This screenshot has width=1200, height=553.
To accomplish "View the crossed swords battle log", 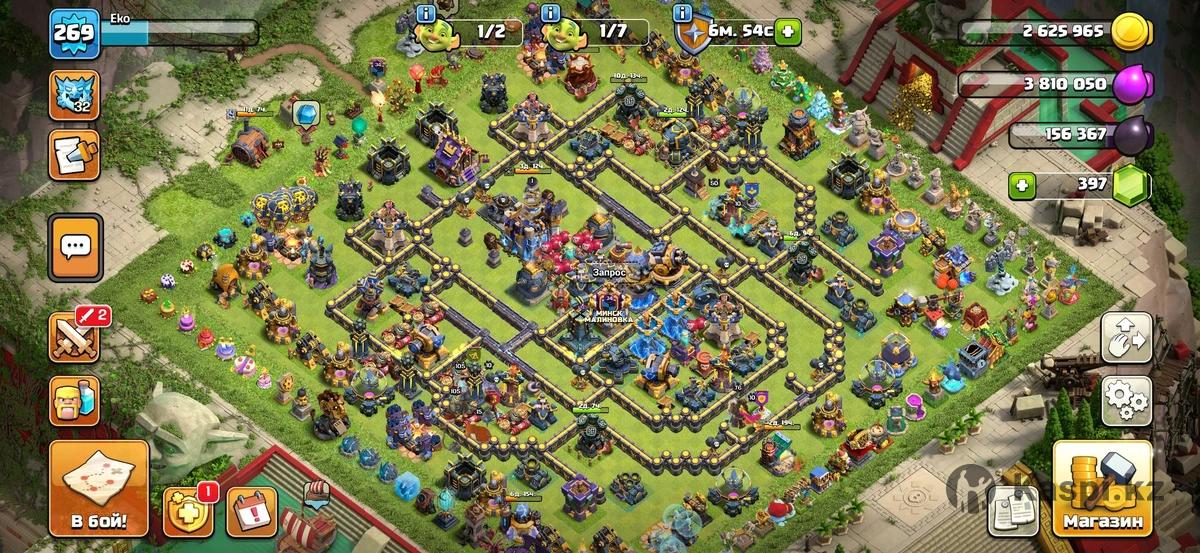I will pyautogui.click(x=74, y=336).
